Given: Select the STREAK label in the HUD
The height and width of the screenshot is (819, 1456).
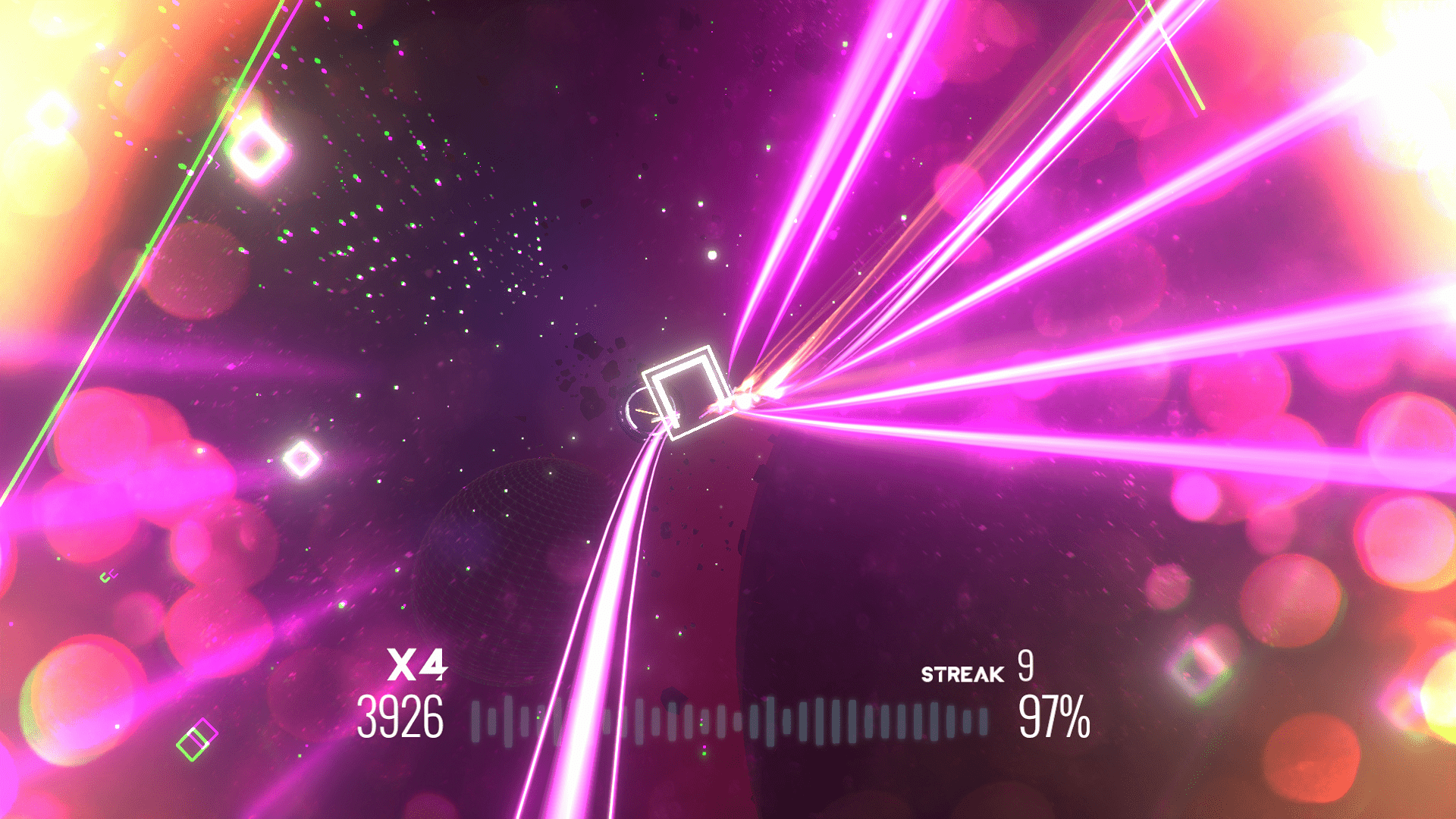Looking at the screenshot, I should 962,673.
